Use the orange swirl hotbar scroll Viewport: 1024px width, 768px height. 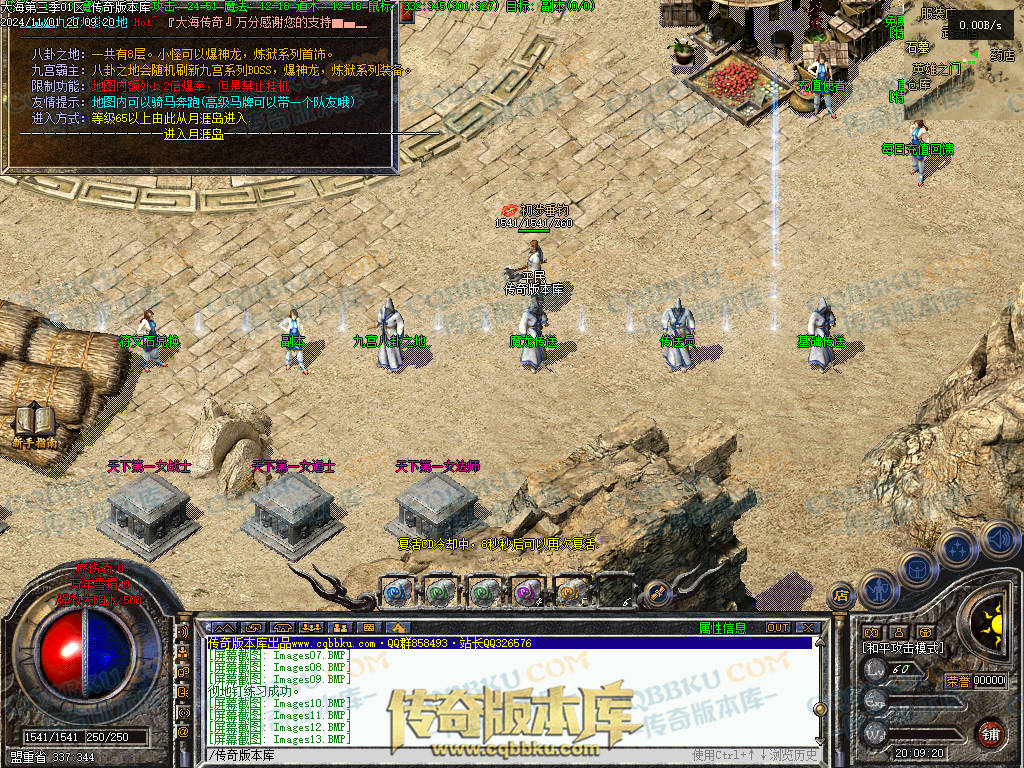[570, 591]
